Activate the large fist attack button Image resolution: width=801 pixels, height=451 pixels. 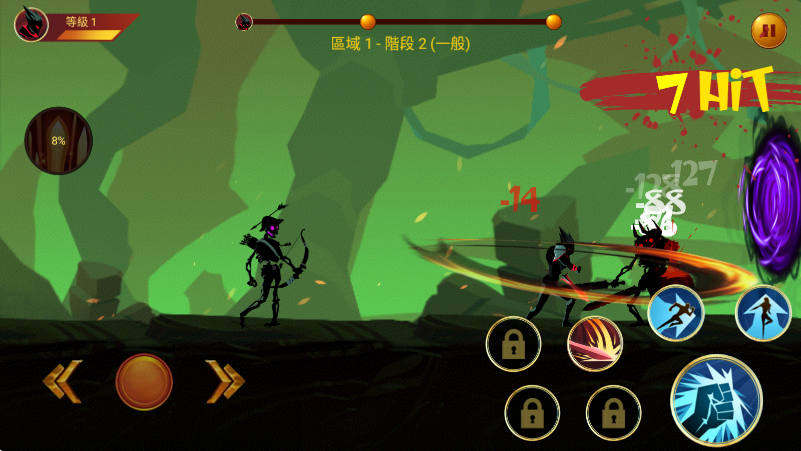click(716, 400)
